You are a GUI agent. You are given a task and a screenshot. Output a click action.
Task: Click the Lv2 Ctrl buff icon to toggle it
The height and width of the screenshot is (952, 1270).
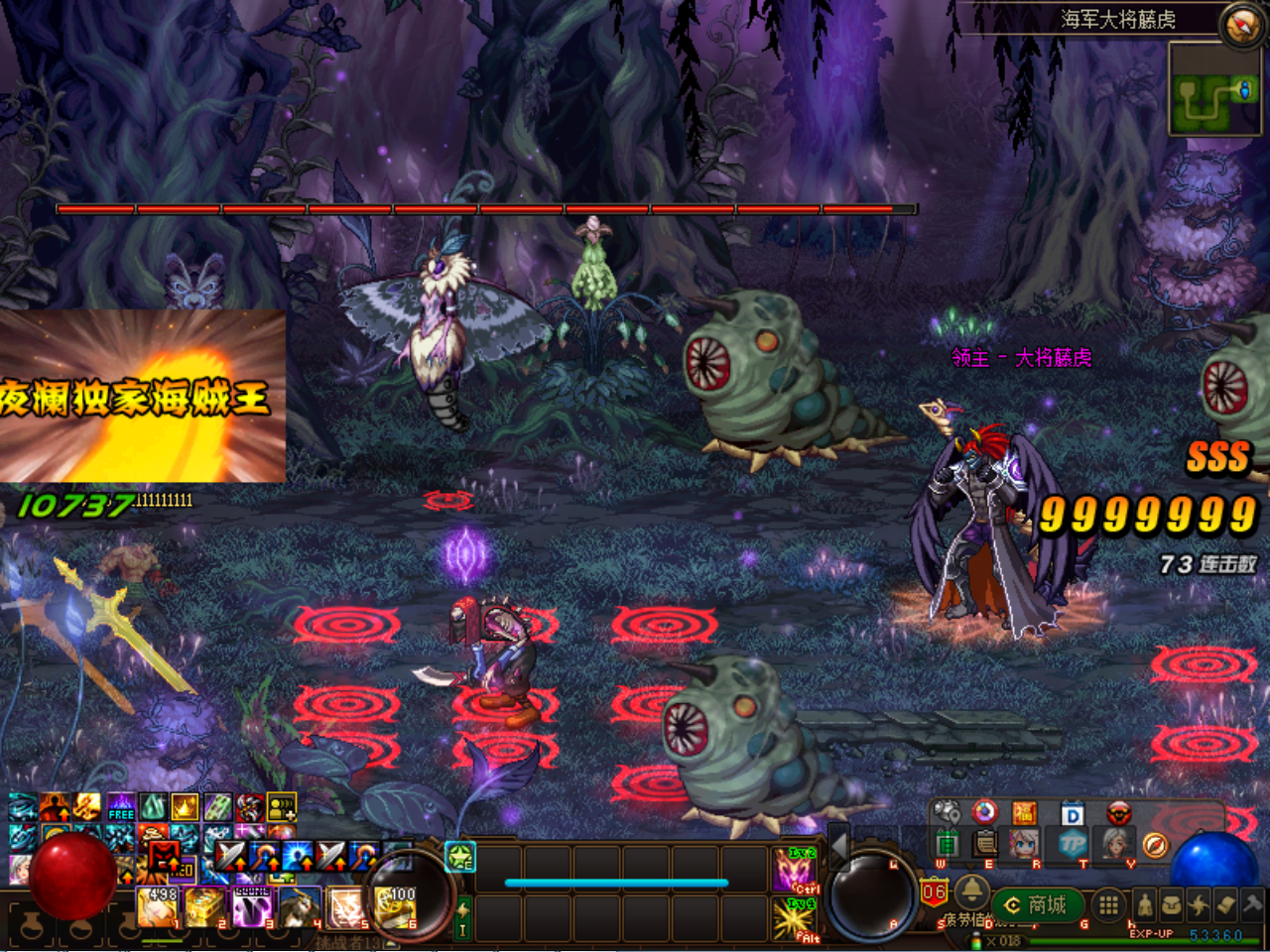[x=795, y=868]
